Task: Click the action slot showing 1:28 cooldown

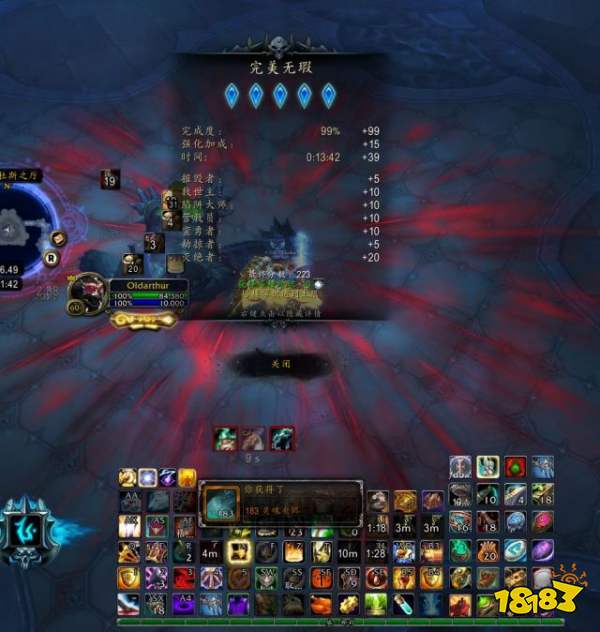Action: [x=377, y=551]
